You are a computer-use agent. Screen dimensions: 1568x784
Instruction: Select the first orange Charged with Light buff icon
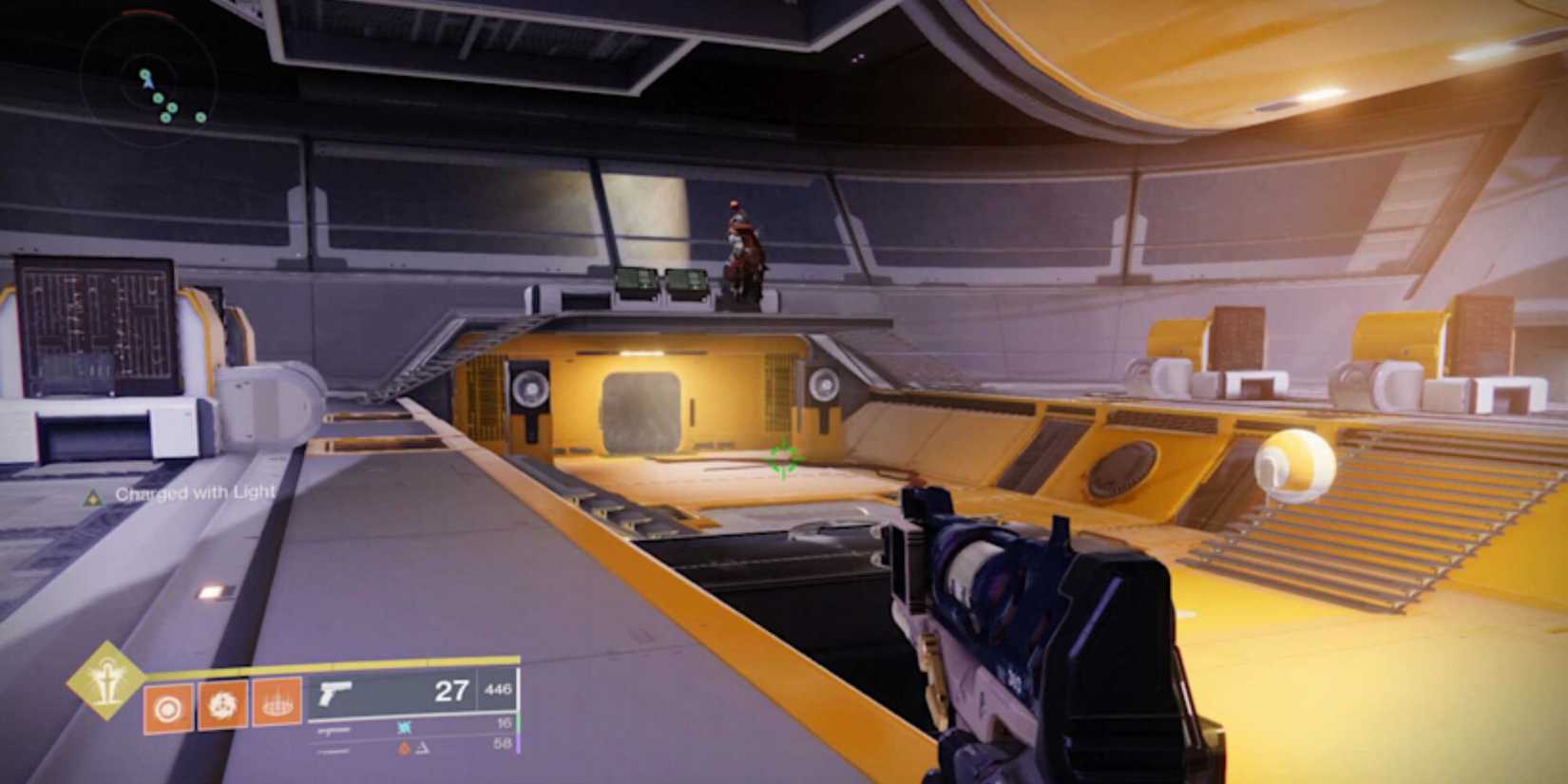(167, 705)
